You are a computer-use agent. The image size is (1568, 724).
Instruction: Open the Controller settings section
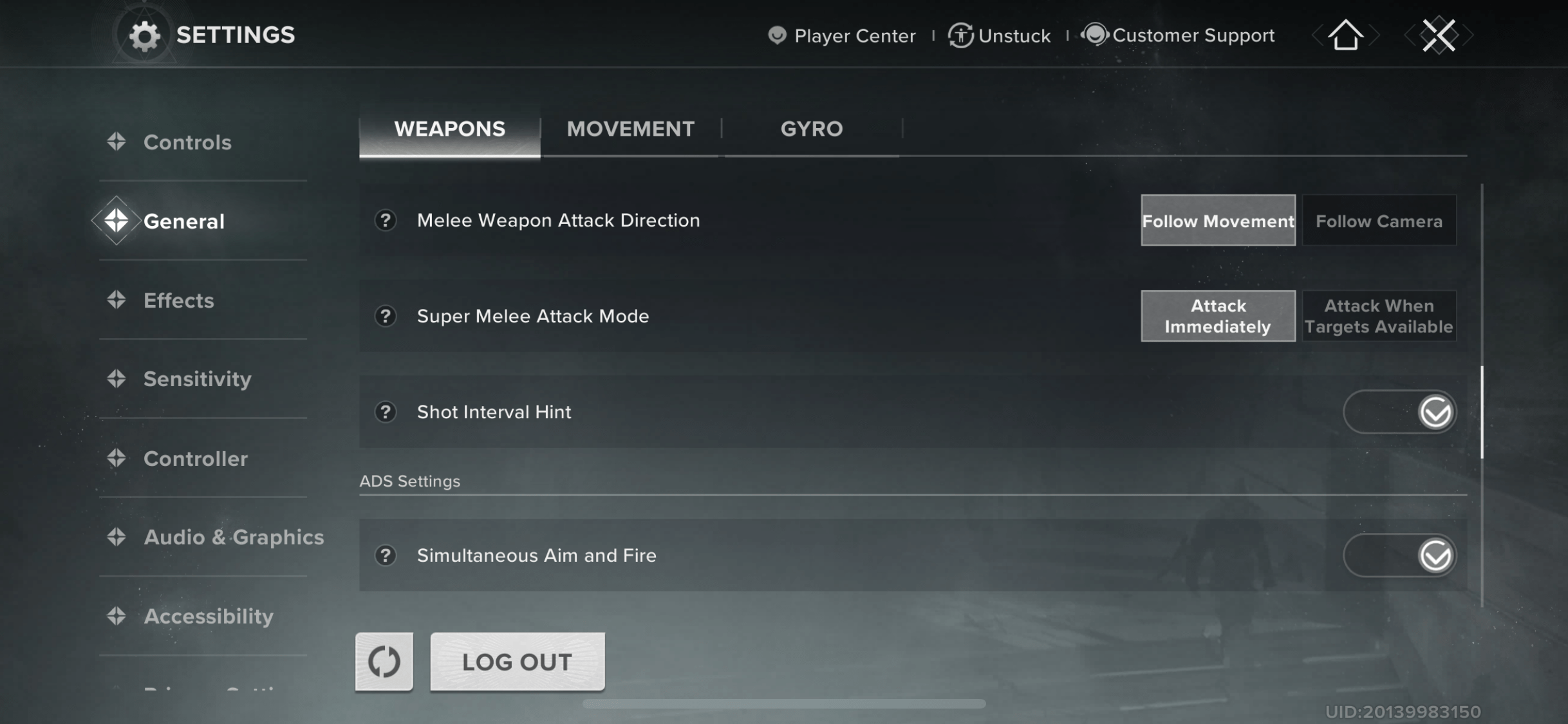196,459
